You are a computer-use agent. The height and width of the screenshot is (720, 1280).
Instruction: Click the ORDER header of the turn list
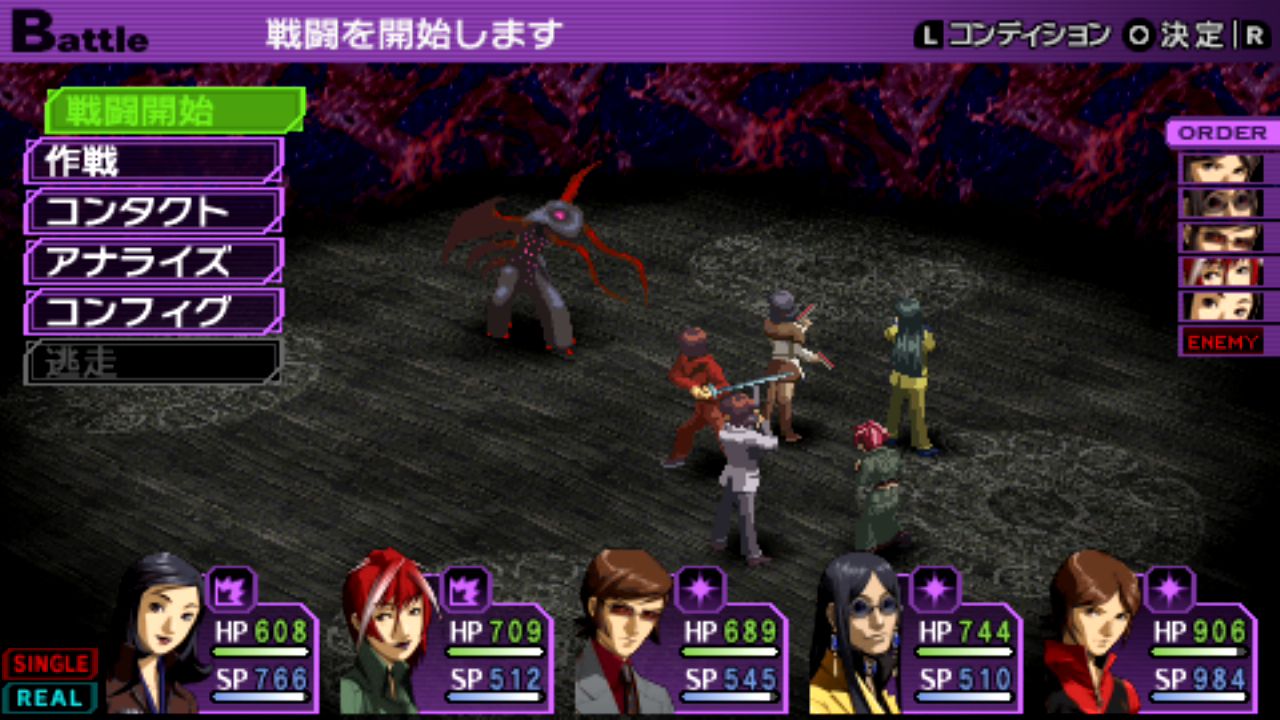pyautogui.click(x=1222, y=133)
